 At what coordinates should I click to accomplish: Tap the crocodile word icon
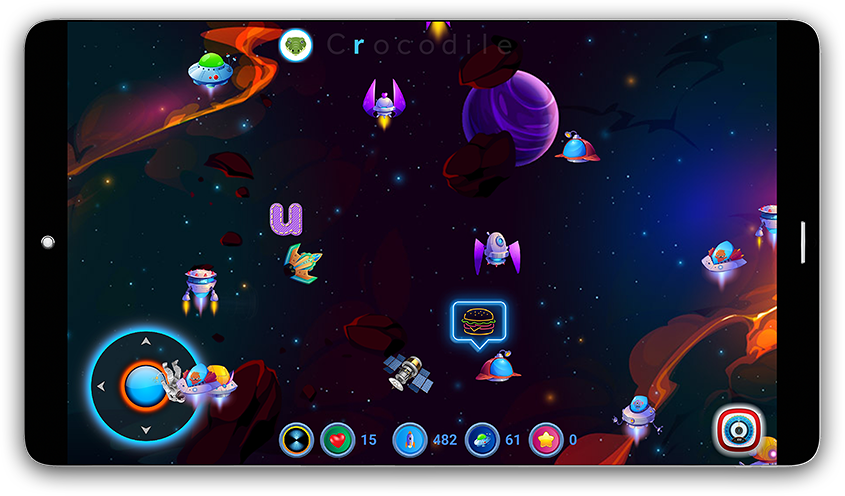[296, 45]
